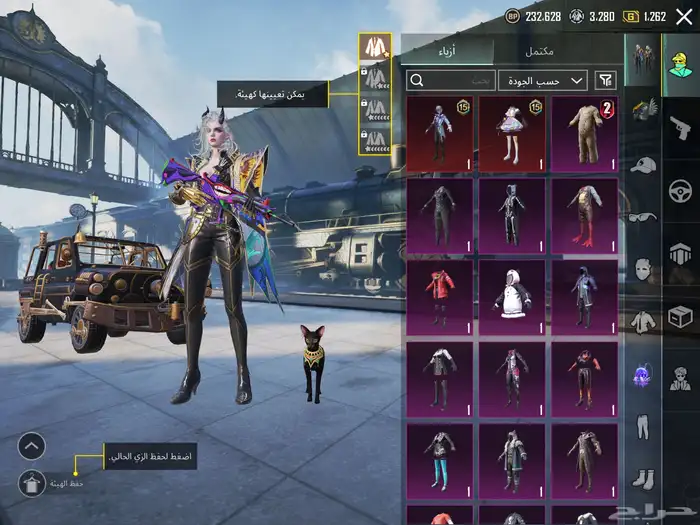Show the sunglasses eyewear category

coord(643,216)
